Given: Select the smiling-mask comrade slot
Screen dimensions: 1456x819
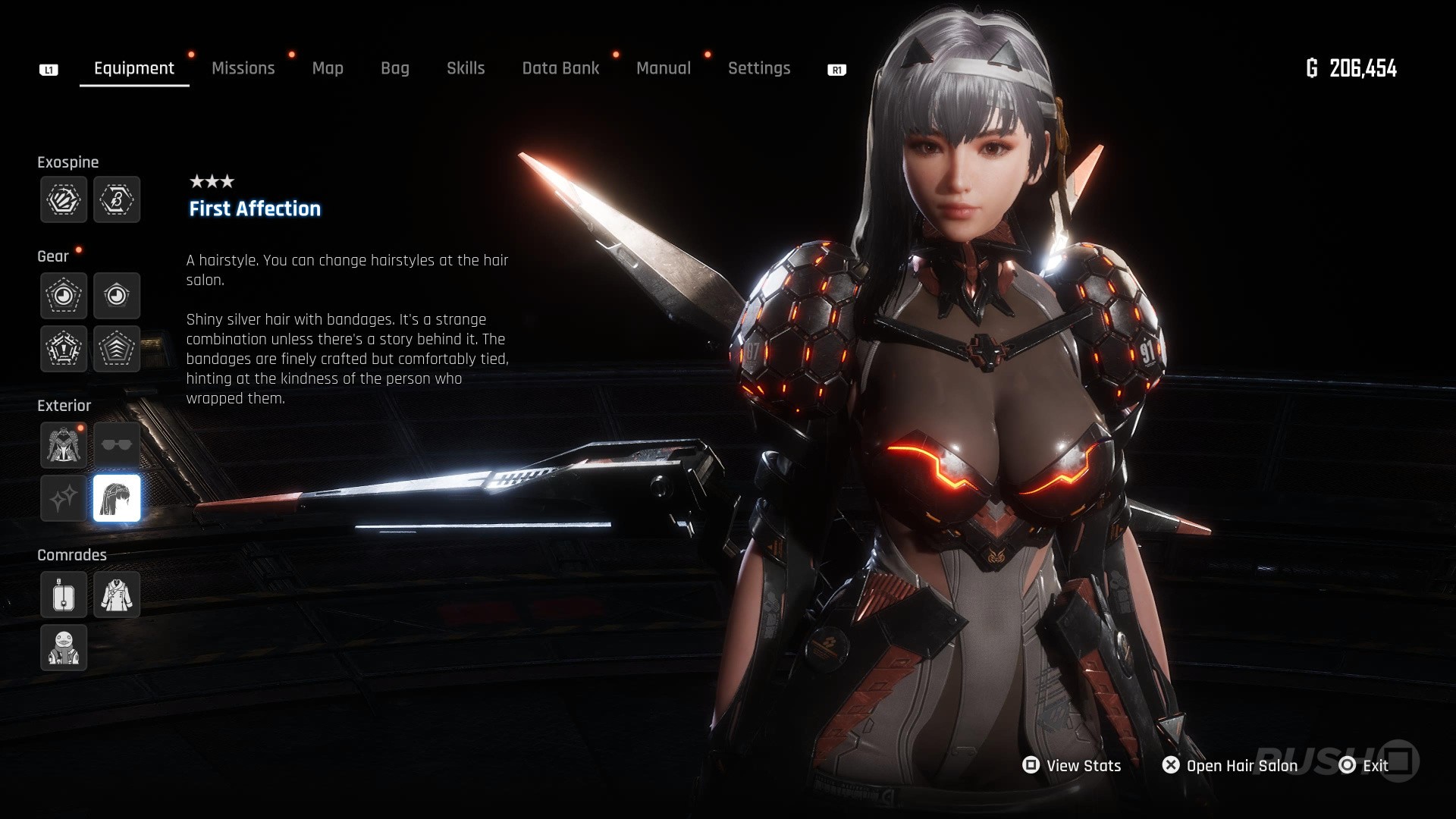Looking at the screenshot, I should pyautogui.click(x=64, y=648).
